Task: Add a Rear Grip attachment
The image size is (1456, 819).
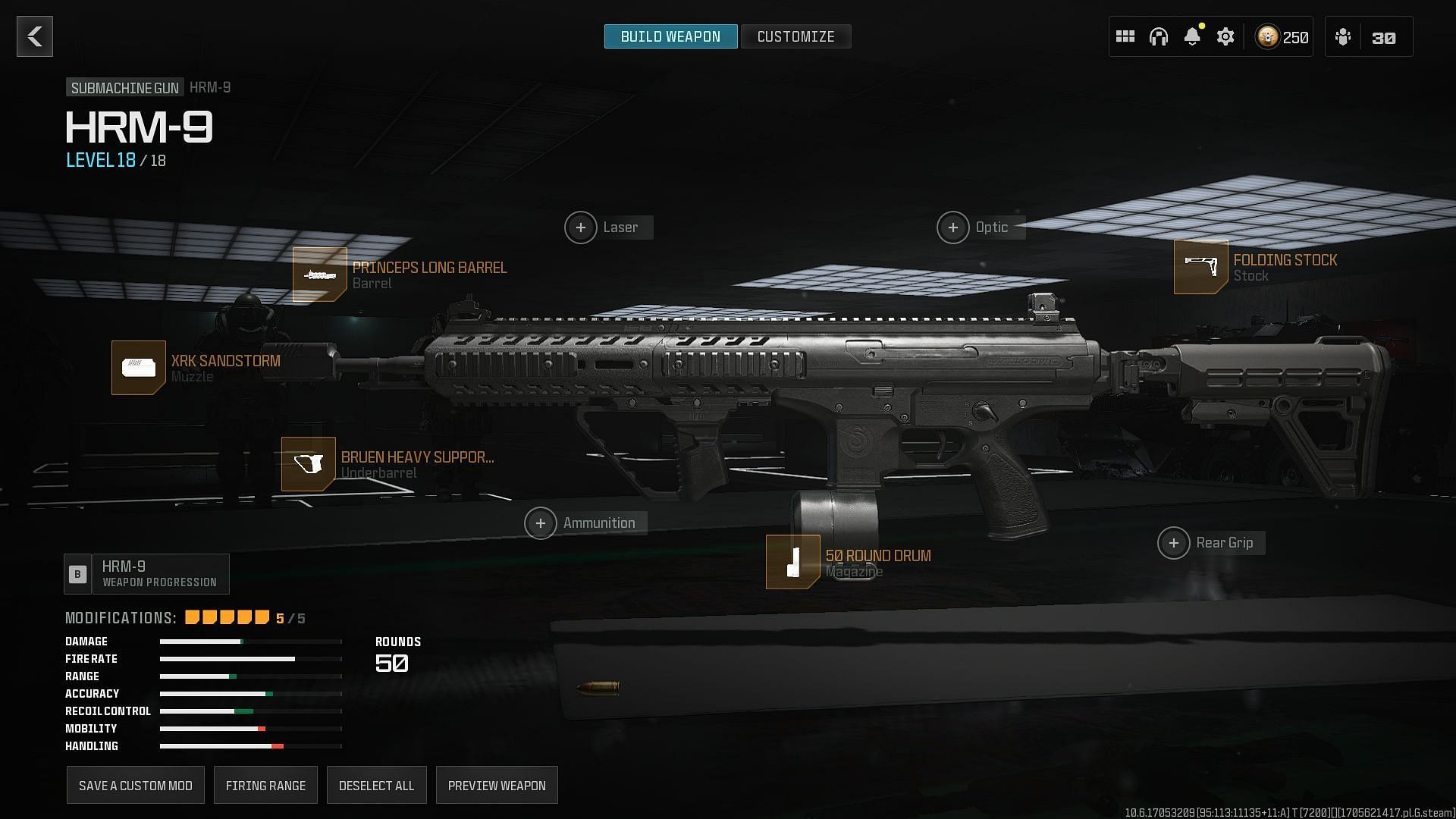Action: pos(1174,543)
